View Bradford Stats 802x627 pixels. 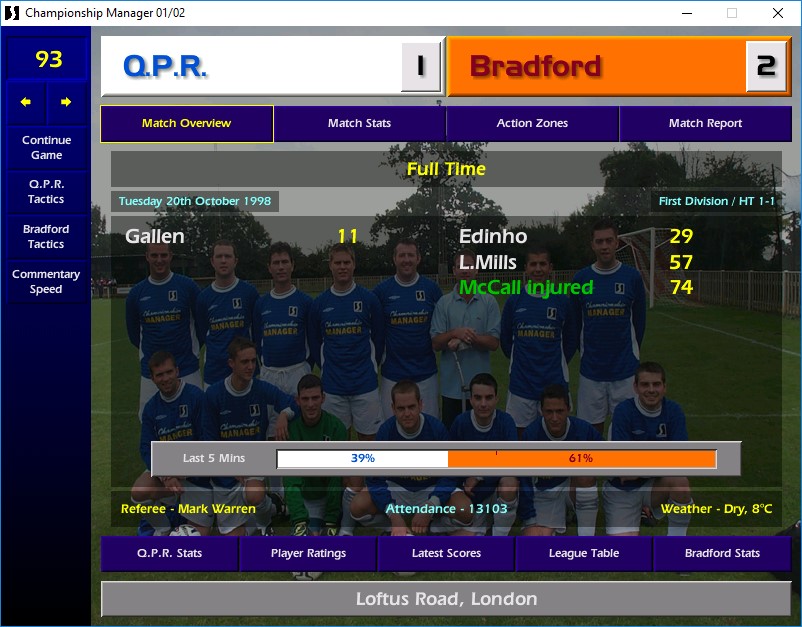click(722, 553)
